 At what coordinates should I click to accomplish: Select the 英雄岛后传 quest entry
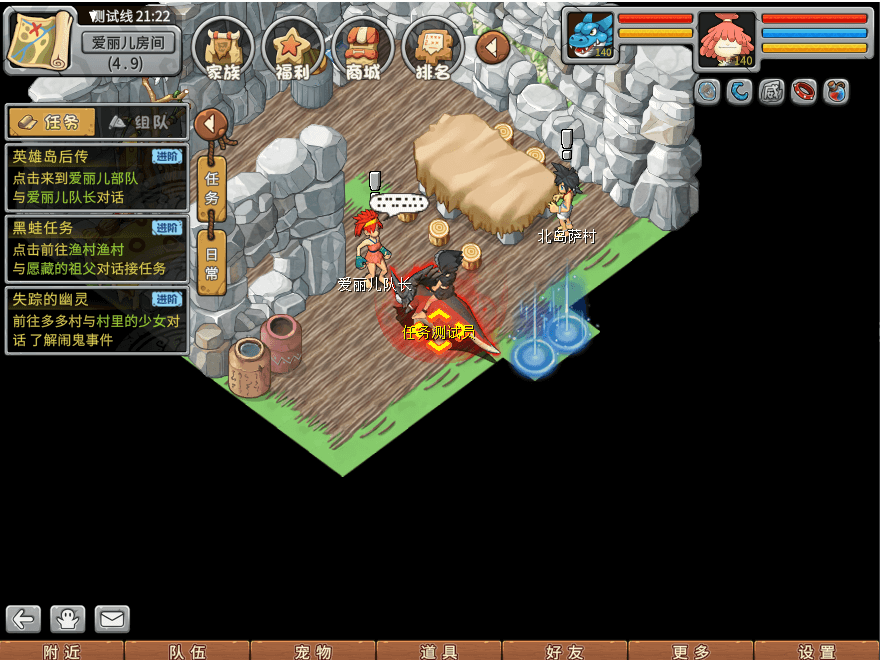click(96, 177)
